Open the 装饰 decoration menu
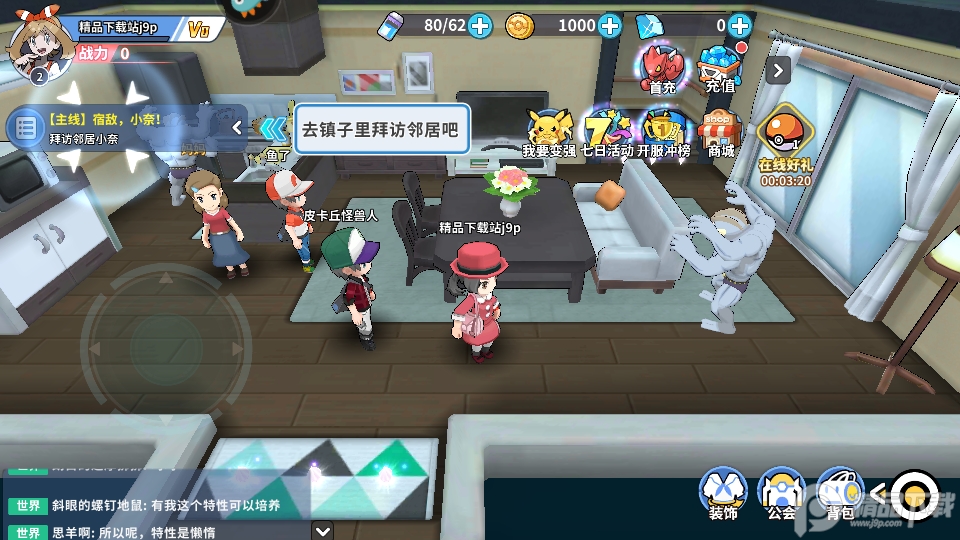The width and height of the screenshot is (960, 540). point(722,493)
